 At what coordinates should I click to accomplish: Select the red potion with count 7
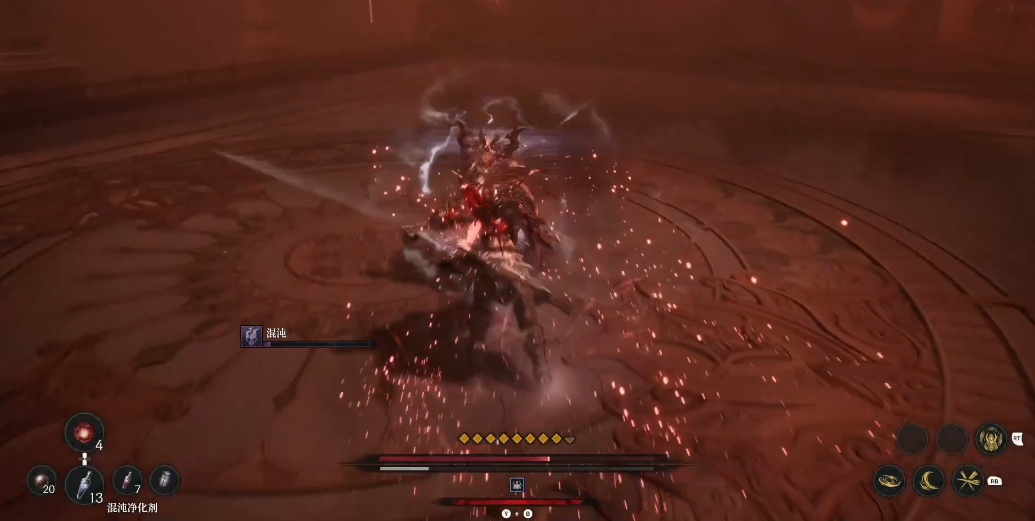click(127, 480)
